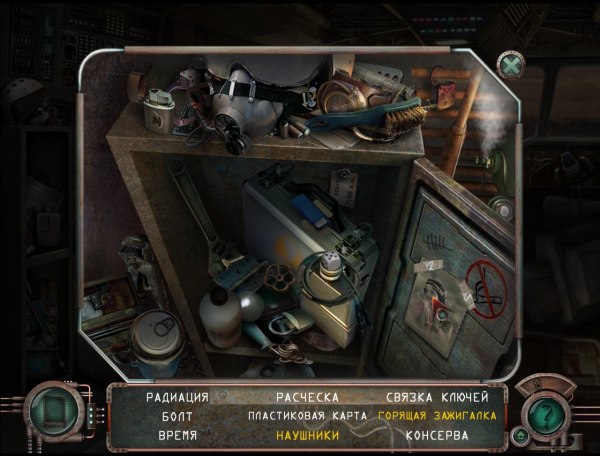Viewport: 600px width, 456px height.
Task: Select the РАДИАЦИЯ entry in the item list
Action: (x=177, y=397)
